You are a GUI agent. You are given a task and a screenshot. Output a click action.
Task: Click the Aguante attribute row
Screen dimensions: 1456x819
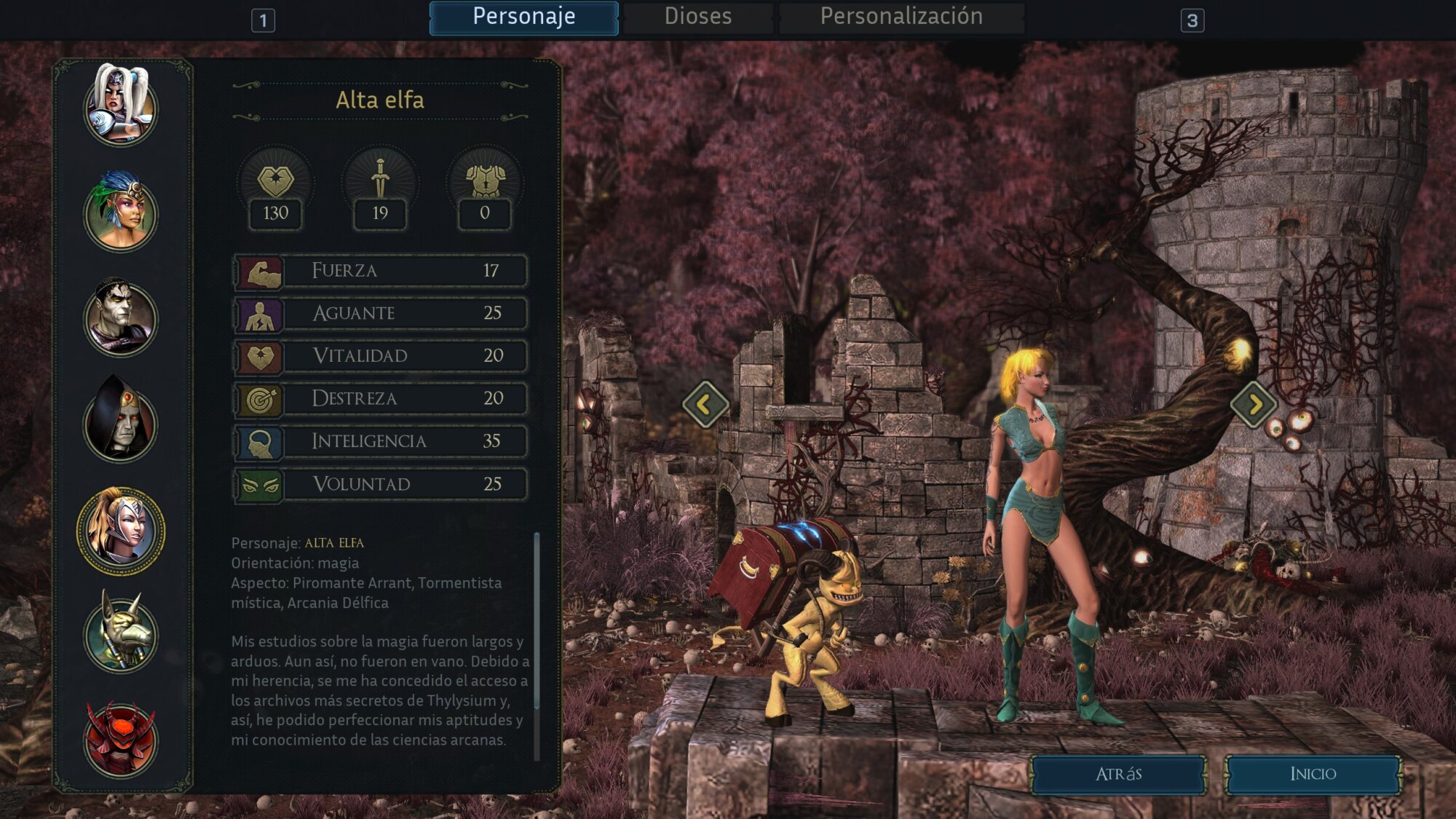(x=380, y=313)
